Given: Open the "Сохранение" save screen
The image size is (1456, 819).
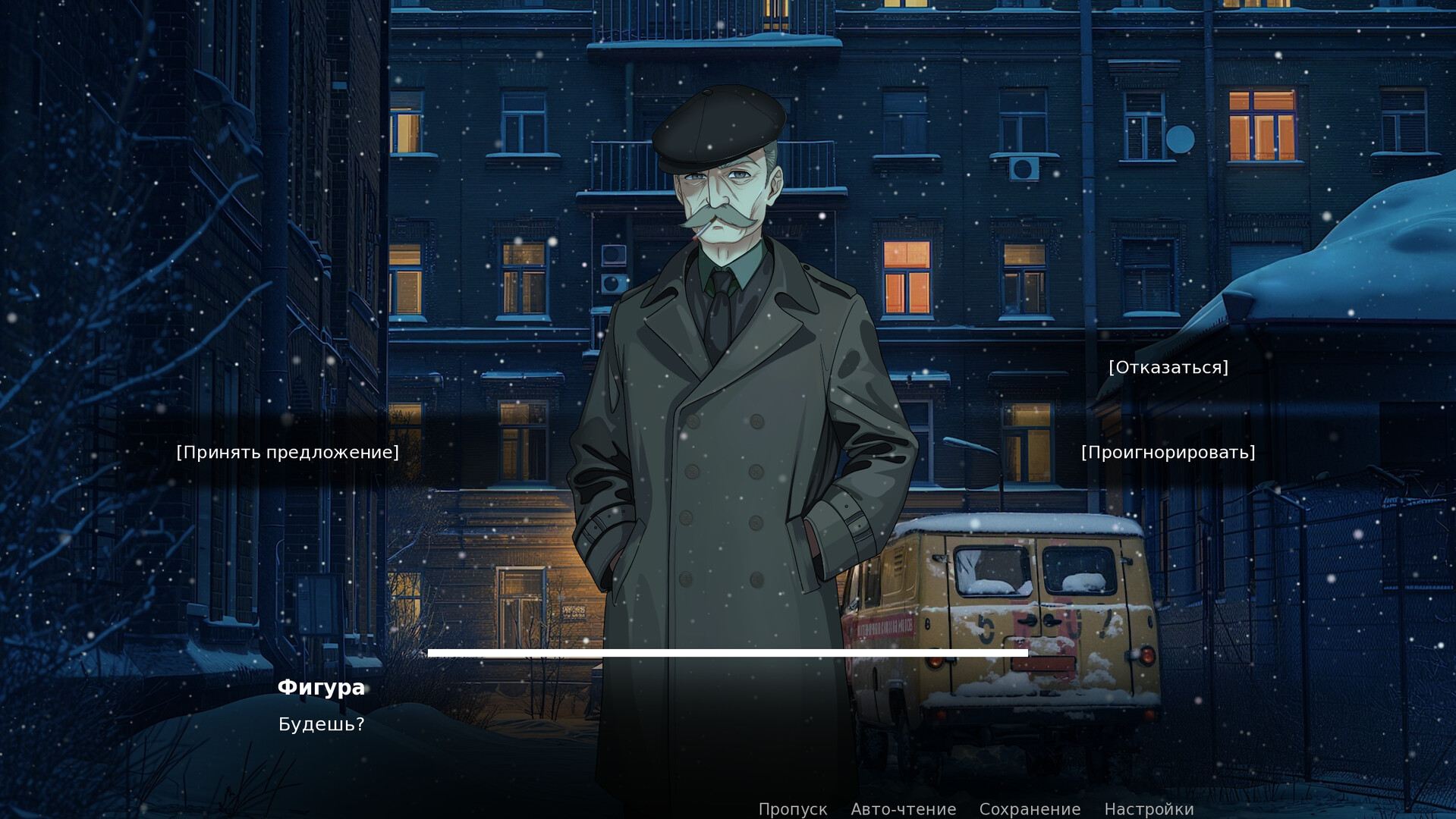Looking at the screenshot, I should pyautogui.click(x=1030, y=808).
